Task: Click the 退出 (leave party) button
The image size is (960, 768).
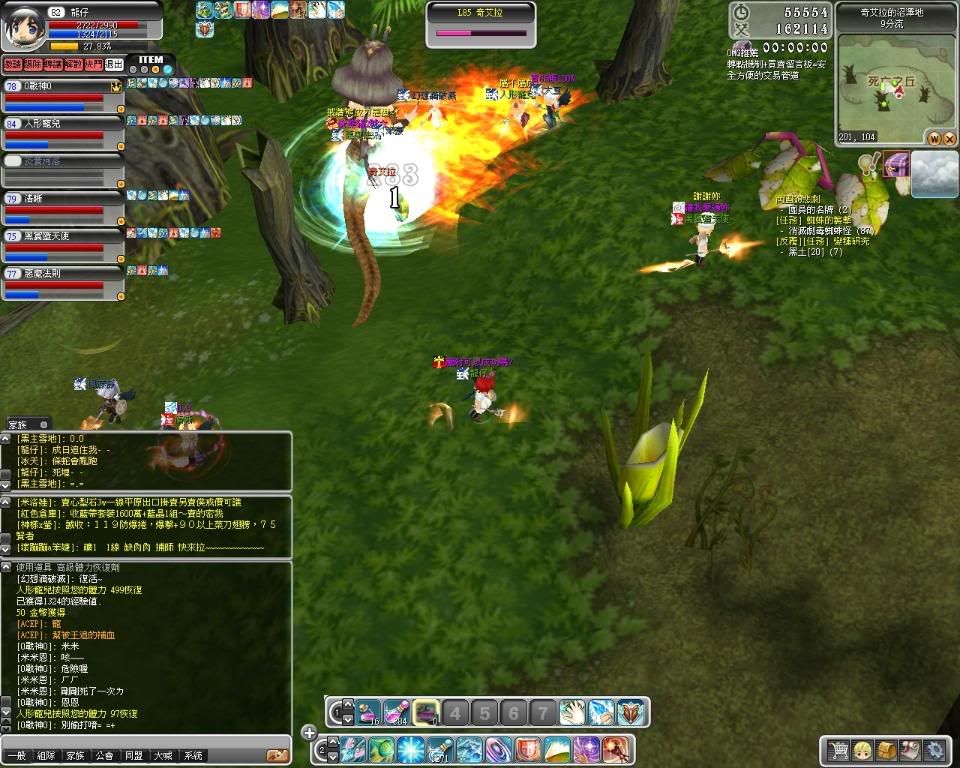Action: click(114, 64)
